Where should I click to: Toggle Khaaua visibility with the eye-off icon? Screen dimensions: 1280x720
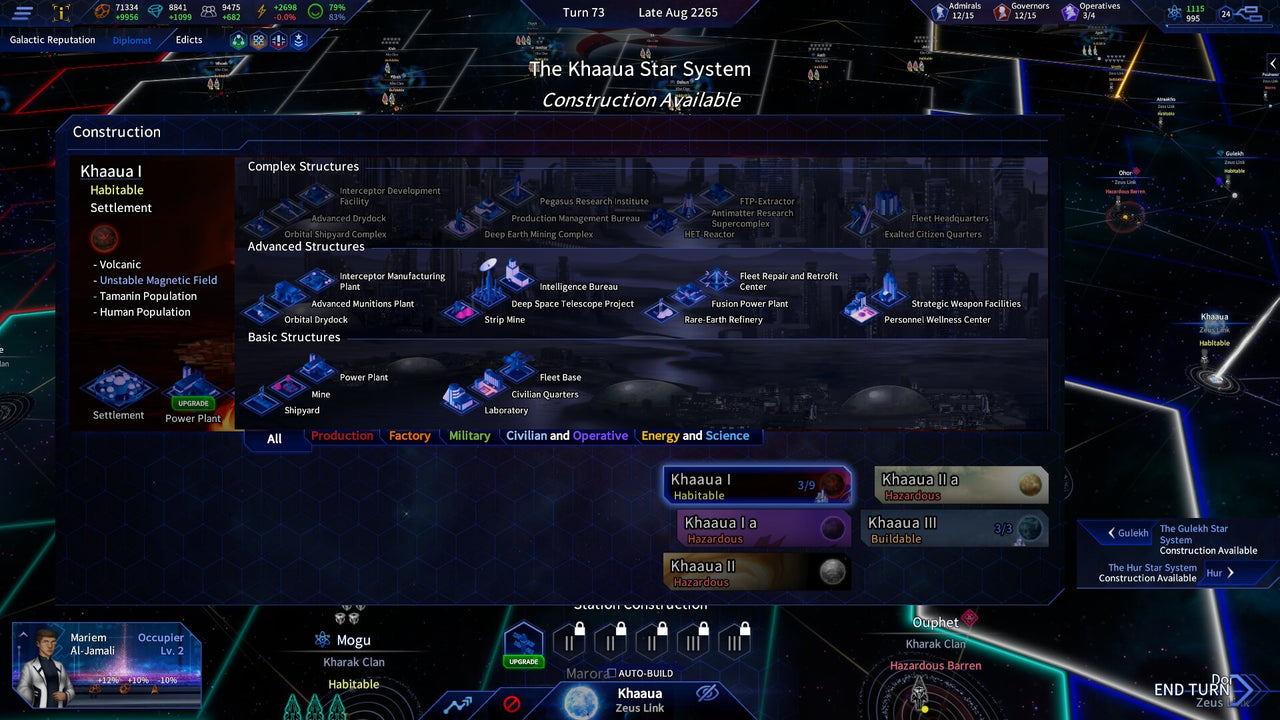(706, 693)
